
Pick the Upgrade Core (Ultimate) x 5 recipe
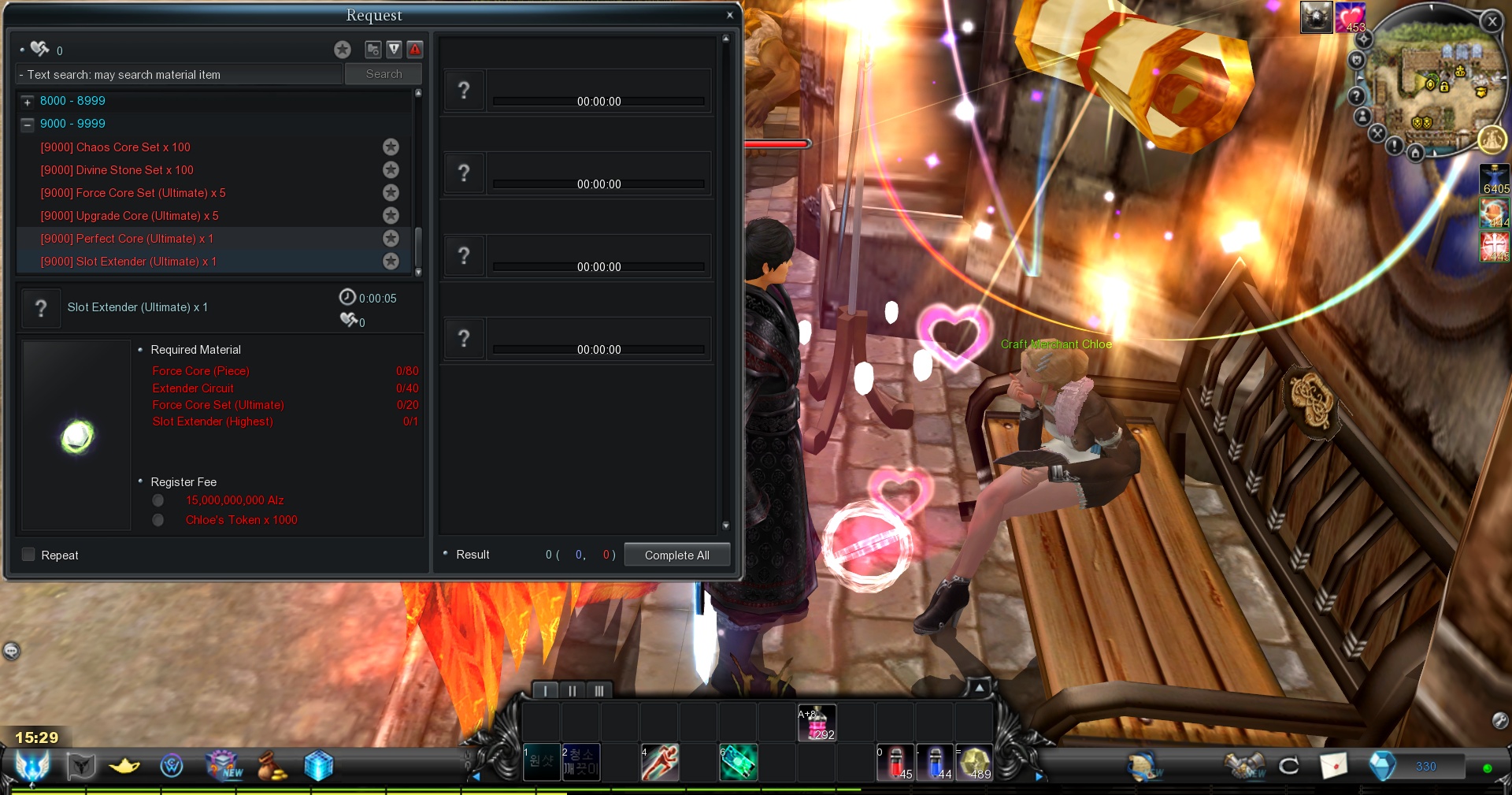(x=130, y=216)
